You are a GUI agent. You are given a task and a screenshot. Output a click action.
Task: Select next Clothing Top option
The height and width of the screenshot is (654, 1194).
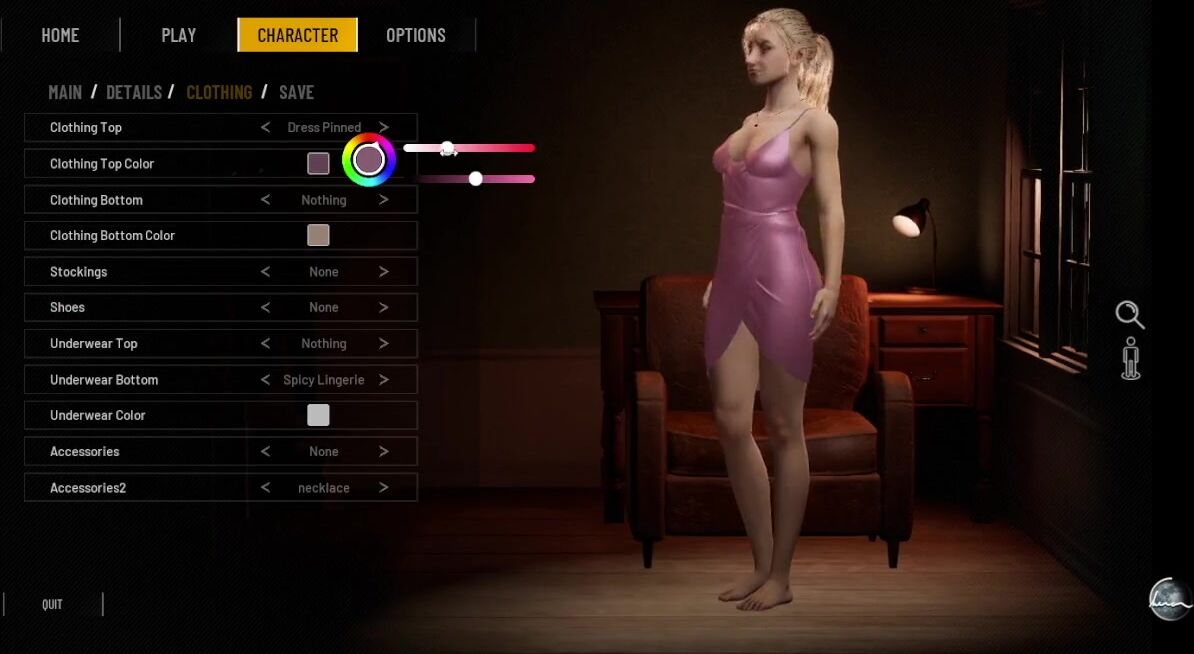click(384, 127)
